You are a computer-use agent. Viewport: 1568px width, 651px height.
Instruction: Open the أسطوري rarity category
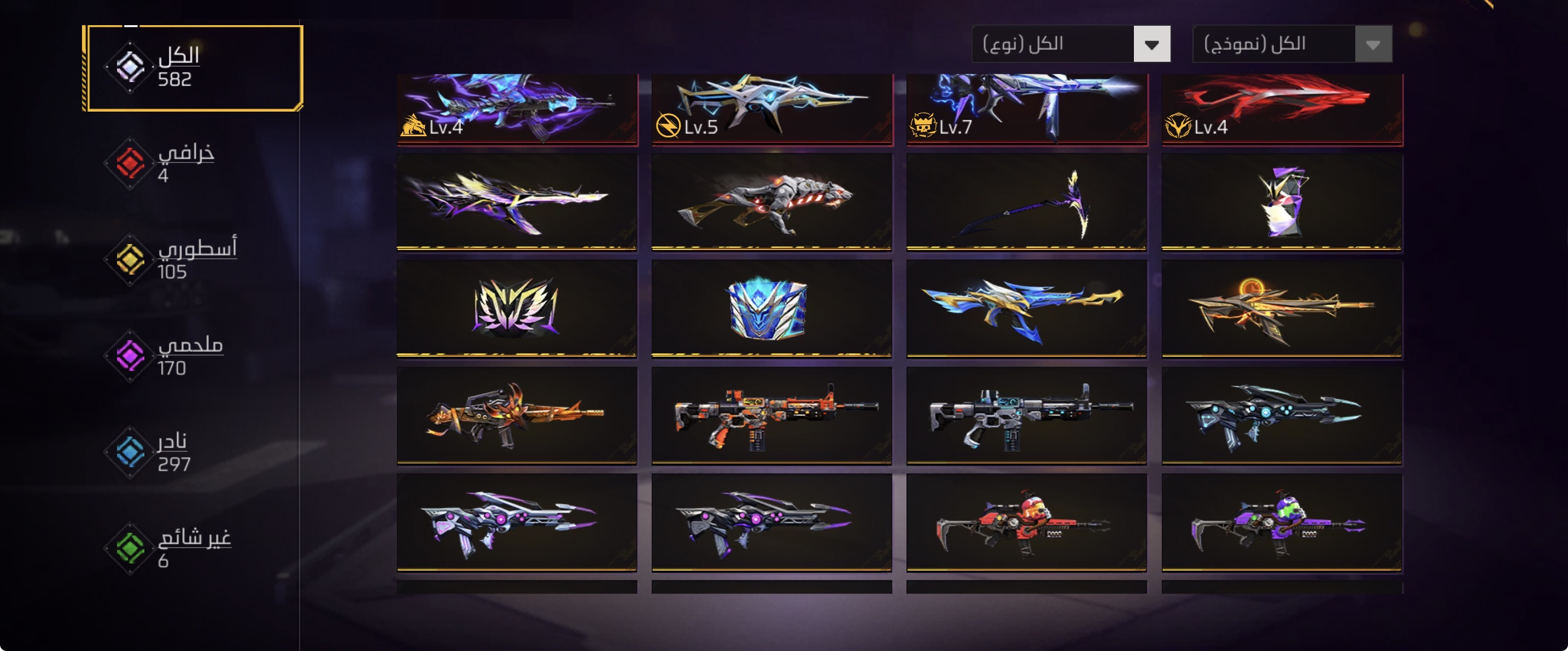pos(183,259)
